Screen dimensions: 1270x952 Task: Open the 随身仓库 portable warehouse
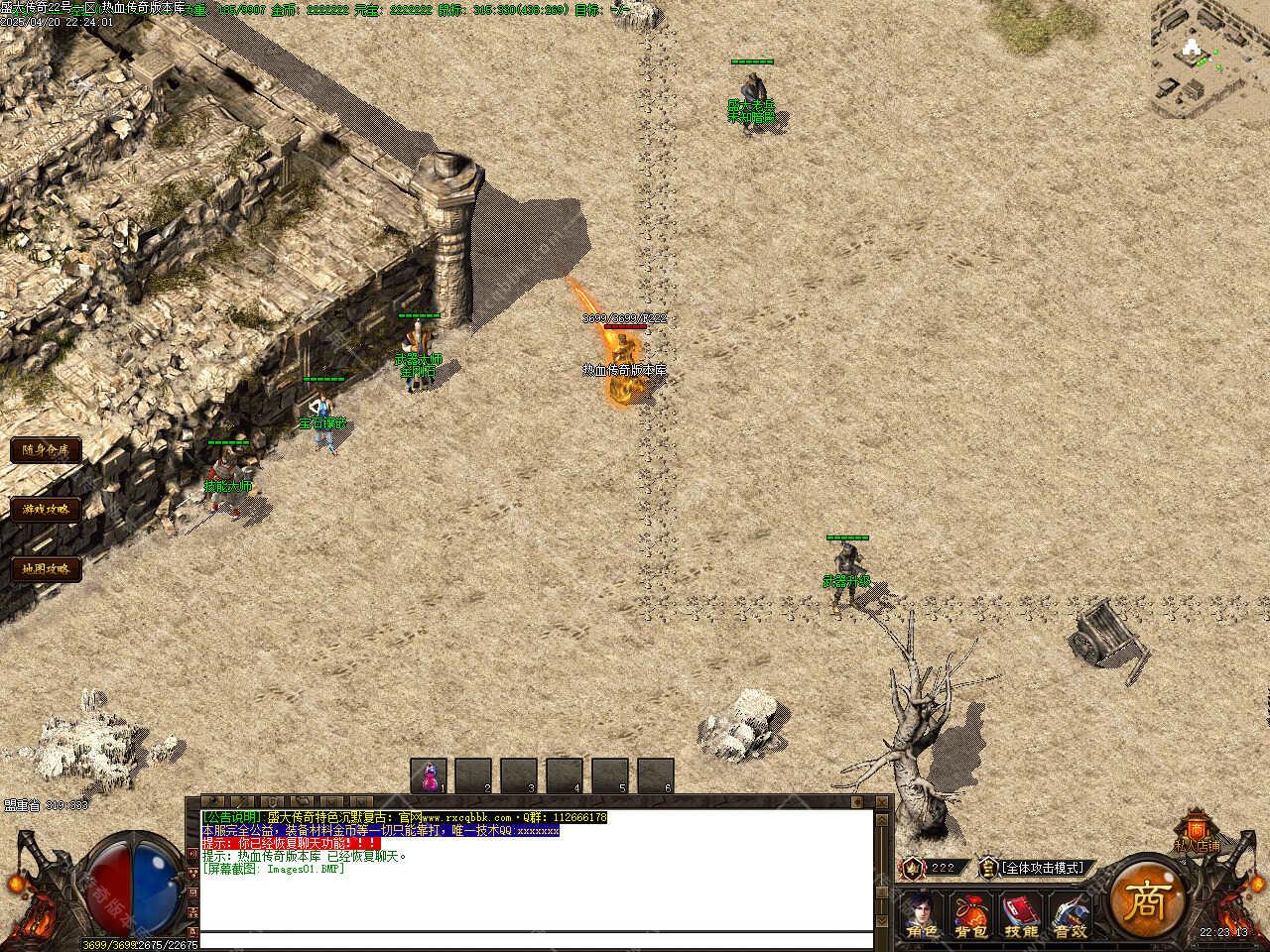[x=46, y=450]
